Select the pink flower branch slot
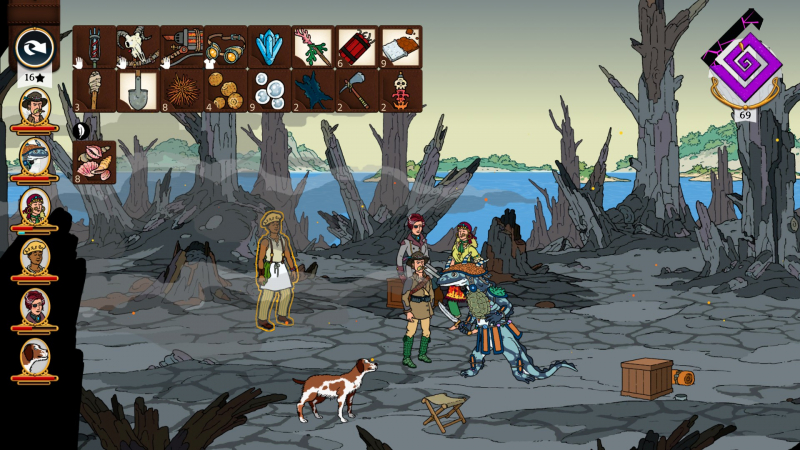The image size is (800, 450). tap(313, 47)
